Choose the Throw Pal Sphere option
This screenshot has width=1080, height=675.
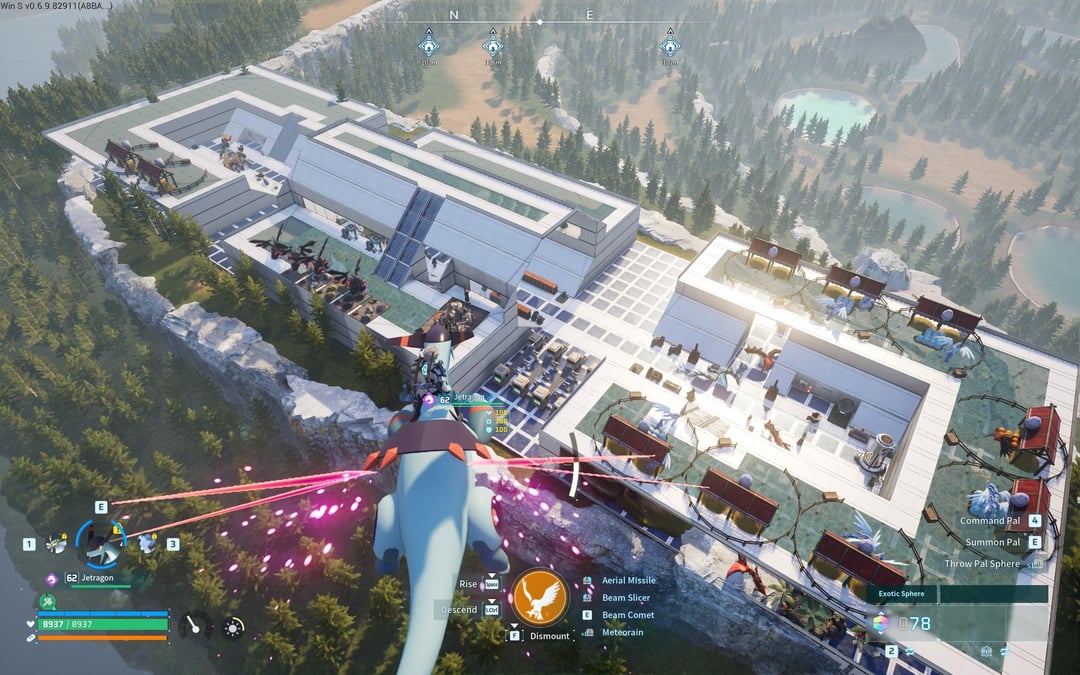[982, 564]
